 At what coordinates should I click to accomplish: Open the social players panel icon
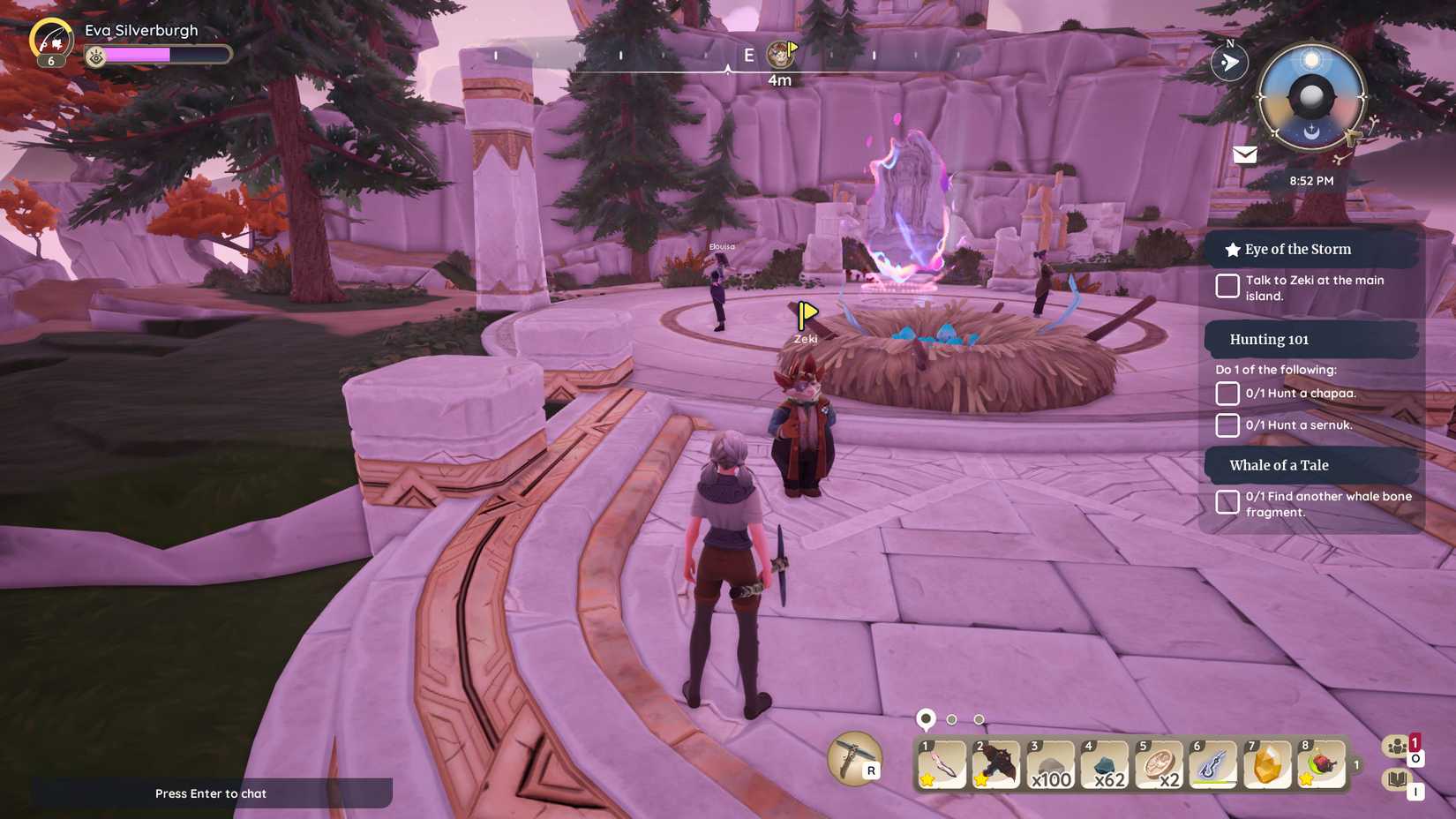coord(1395,746)
